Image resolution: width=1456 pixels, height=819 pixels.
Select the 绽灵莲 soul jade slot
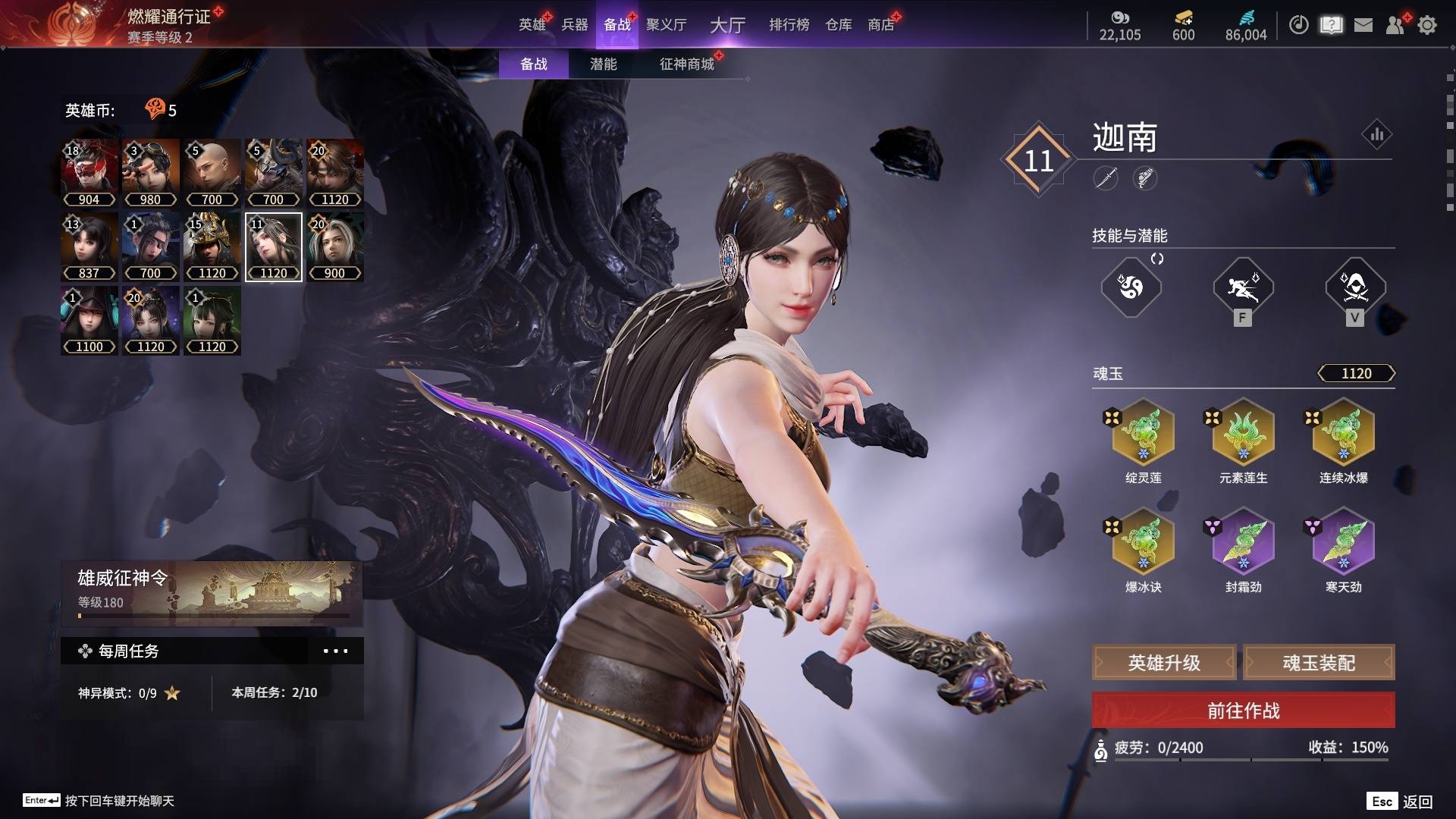point(1143,434)
